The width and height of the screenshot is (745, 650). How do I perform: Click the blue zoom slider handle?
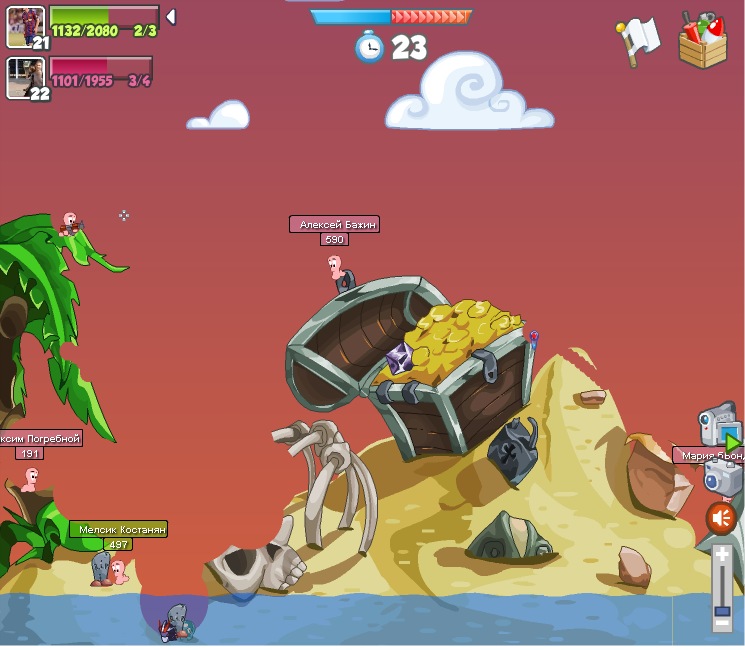pos(722,609)
